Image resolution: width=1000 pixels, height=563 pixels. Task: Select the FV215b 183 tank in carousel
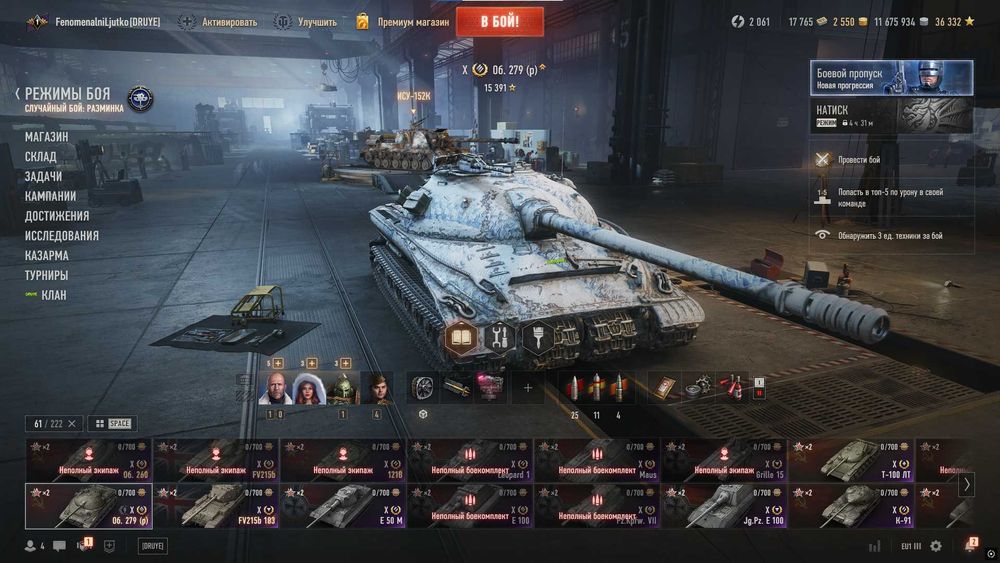coord(216,506)
